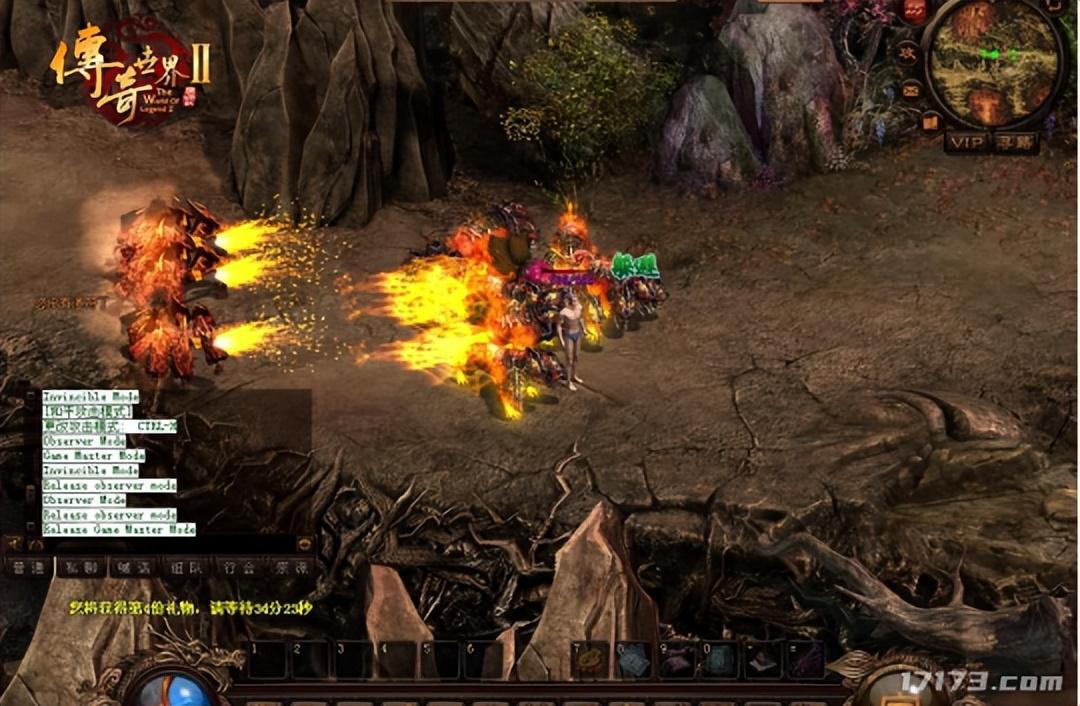Open the 组队 team chat tab
Image resolution: width=1080 pixels, height=706 pixels.
pyautogui.click(x=185, y=567)
